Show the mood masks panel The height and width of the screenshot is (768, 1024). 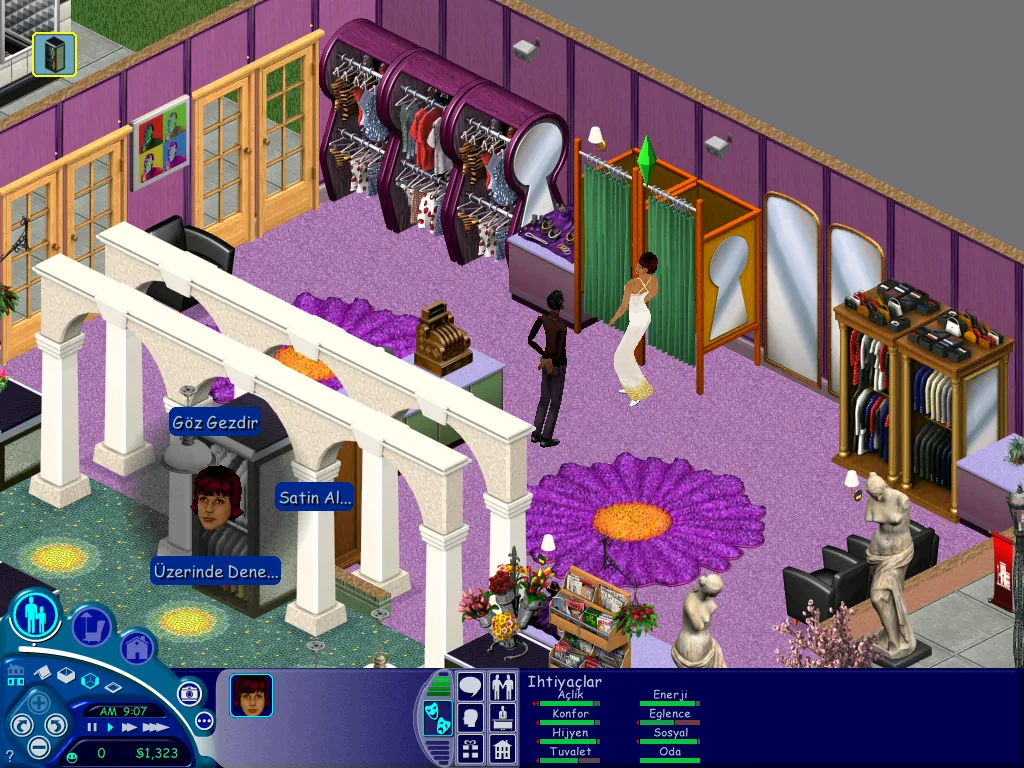[437, 717]
